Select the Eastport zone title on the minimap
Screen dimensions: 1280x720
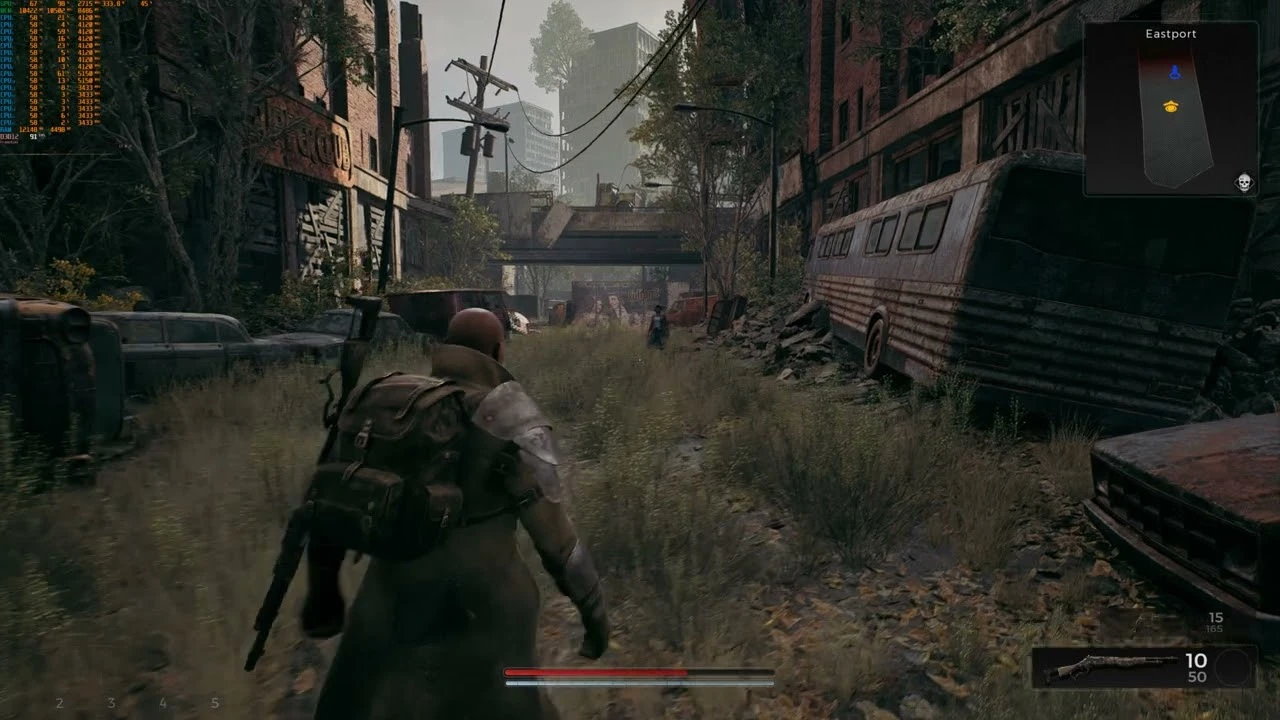tap(1170, 33)
